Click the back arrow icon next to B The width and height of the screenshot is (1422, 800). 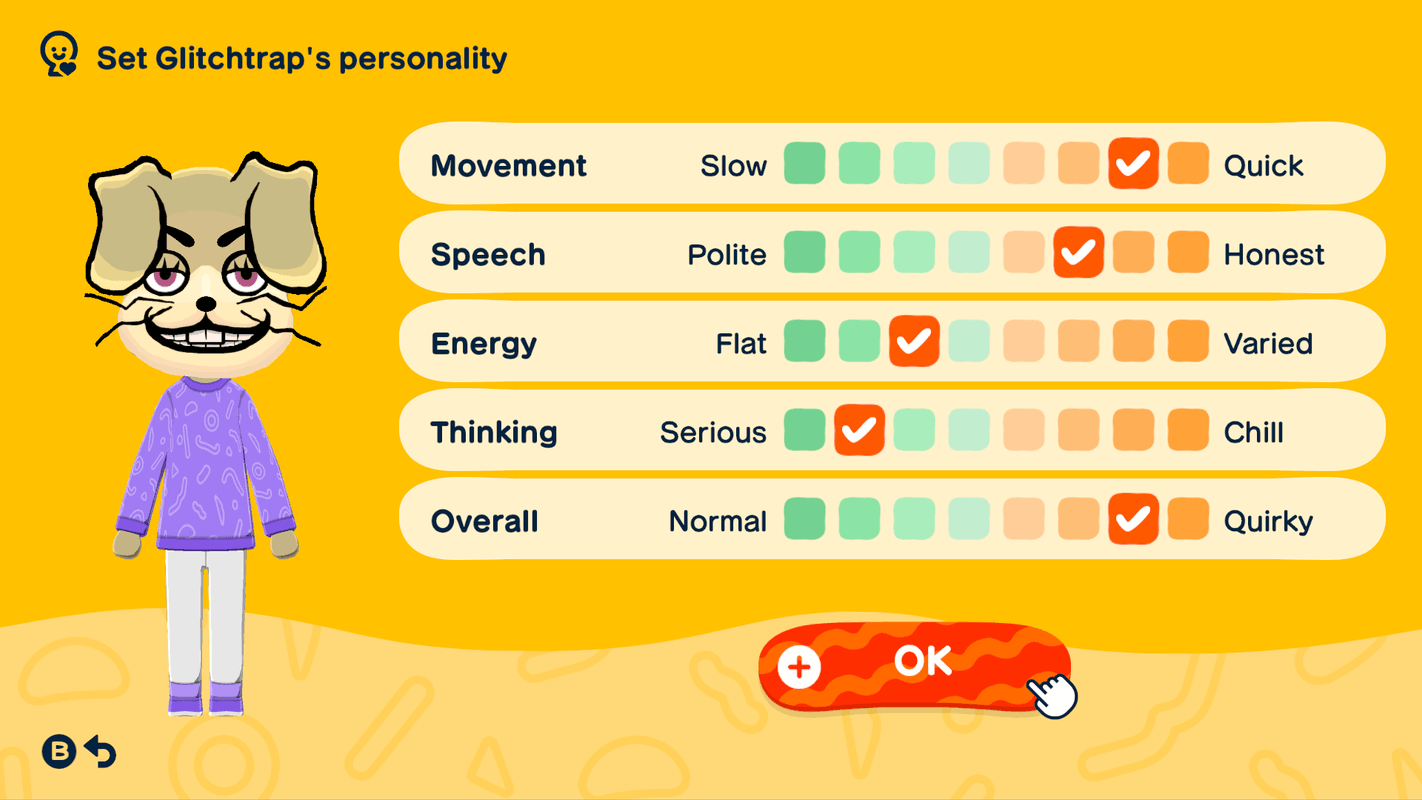point(98,752)
